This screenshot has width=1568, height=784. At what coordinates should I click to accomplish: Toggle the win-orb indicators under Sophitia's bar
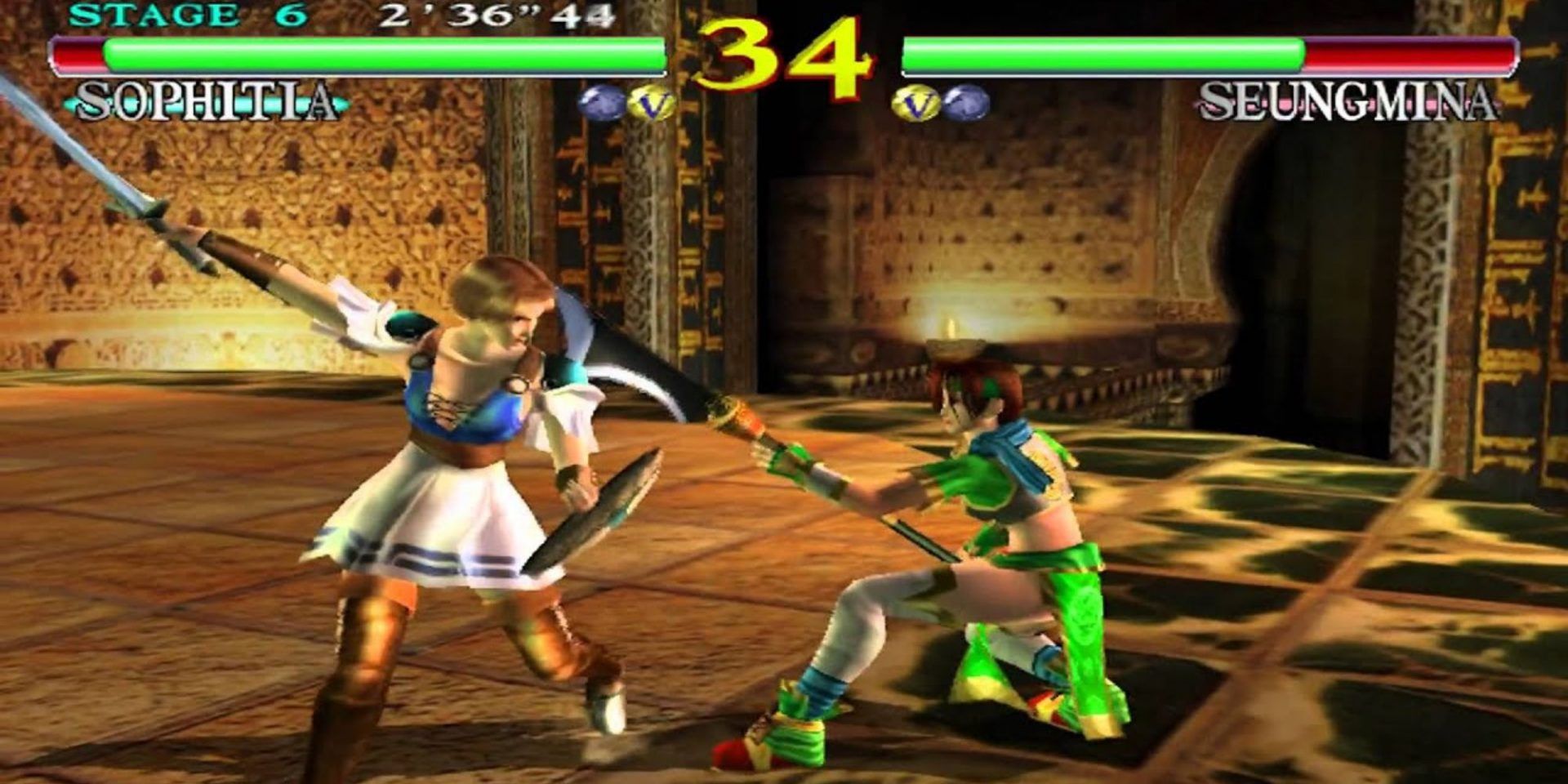point(625,102)
